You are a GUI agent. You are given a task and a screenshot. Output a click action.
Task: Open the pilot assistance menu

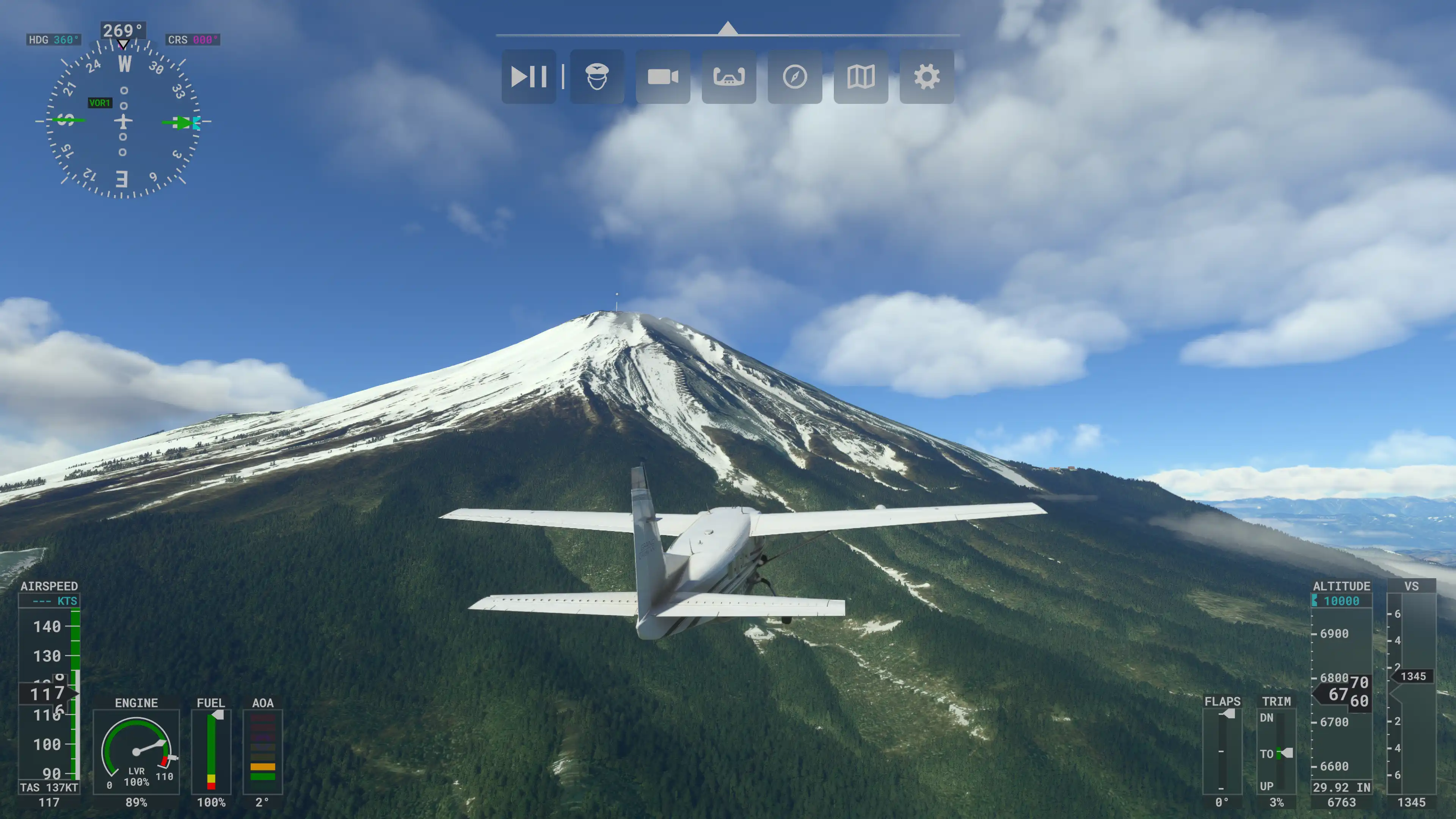click(x=597, y=76)
